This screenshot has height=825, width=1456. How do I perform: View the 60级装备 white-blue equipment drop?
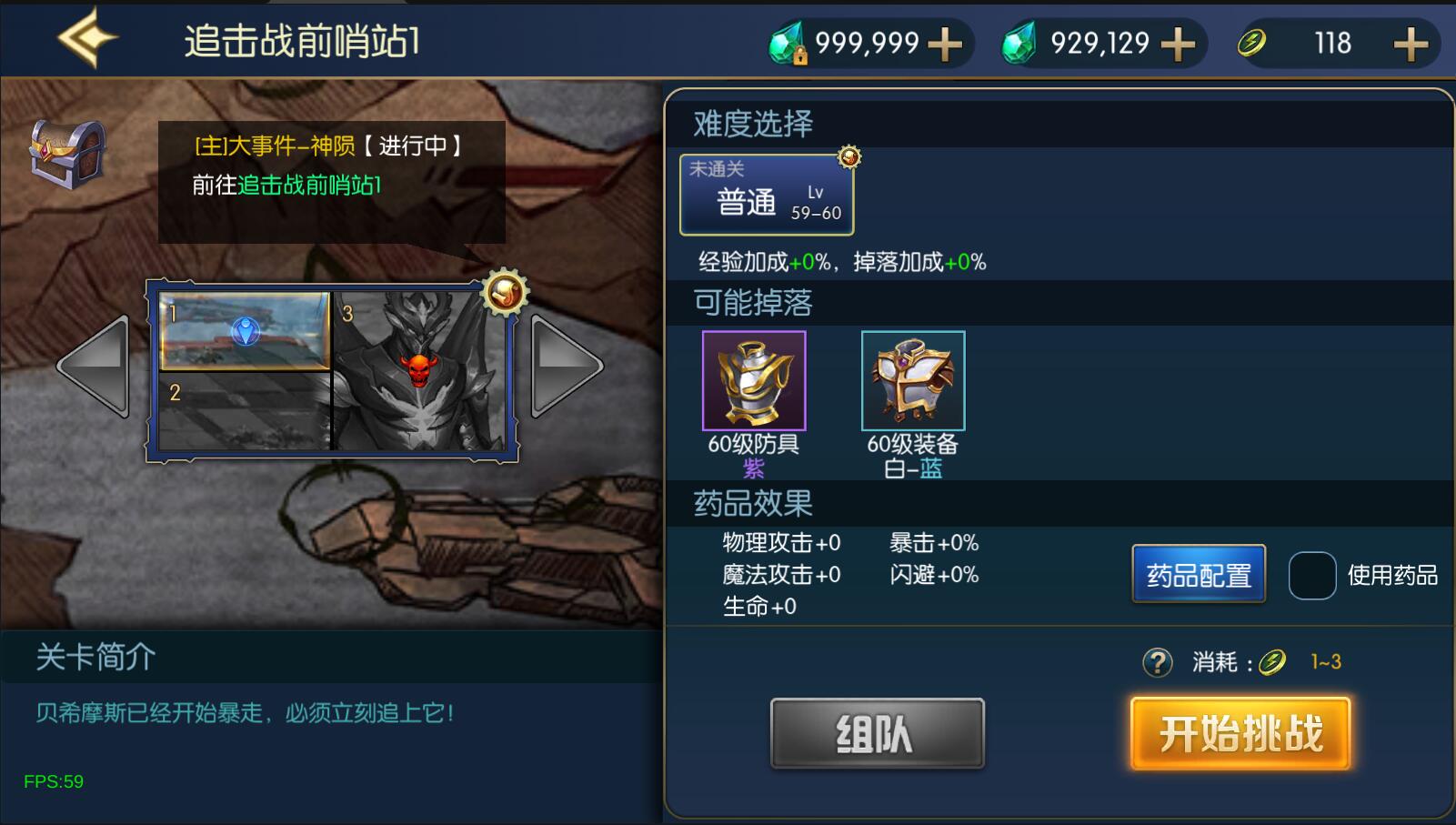point(913,380)
